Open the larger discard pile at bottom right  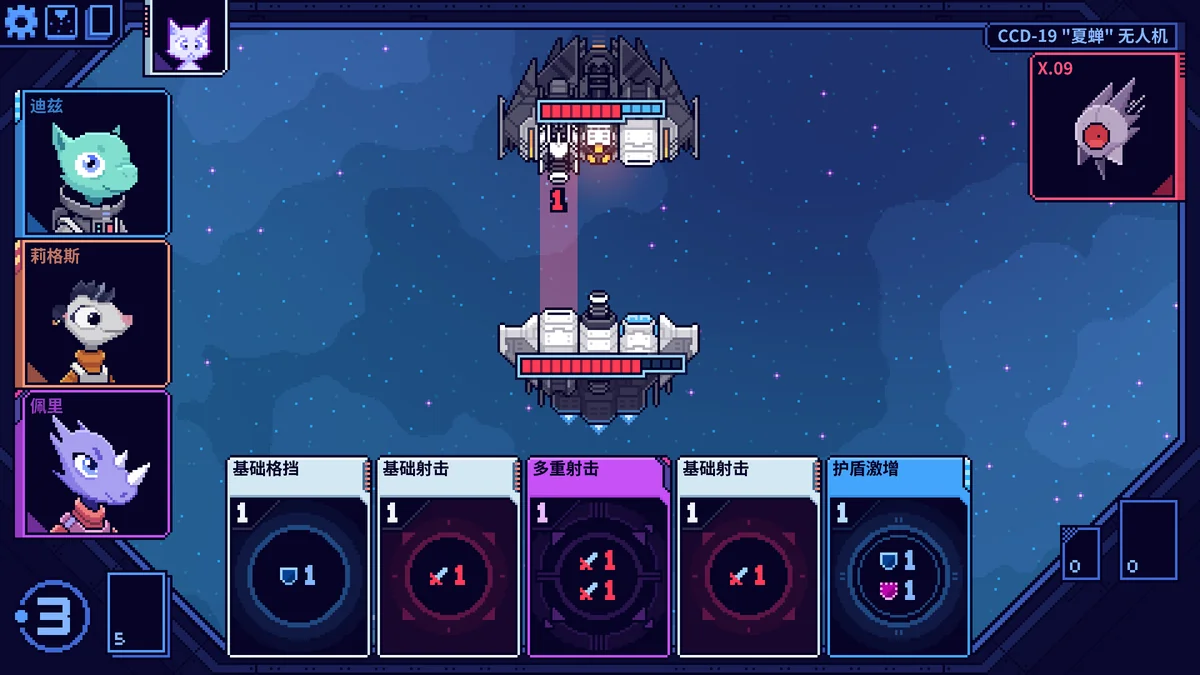pyautogui.click(x=1147, y=540)
